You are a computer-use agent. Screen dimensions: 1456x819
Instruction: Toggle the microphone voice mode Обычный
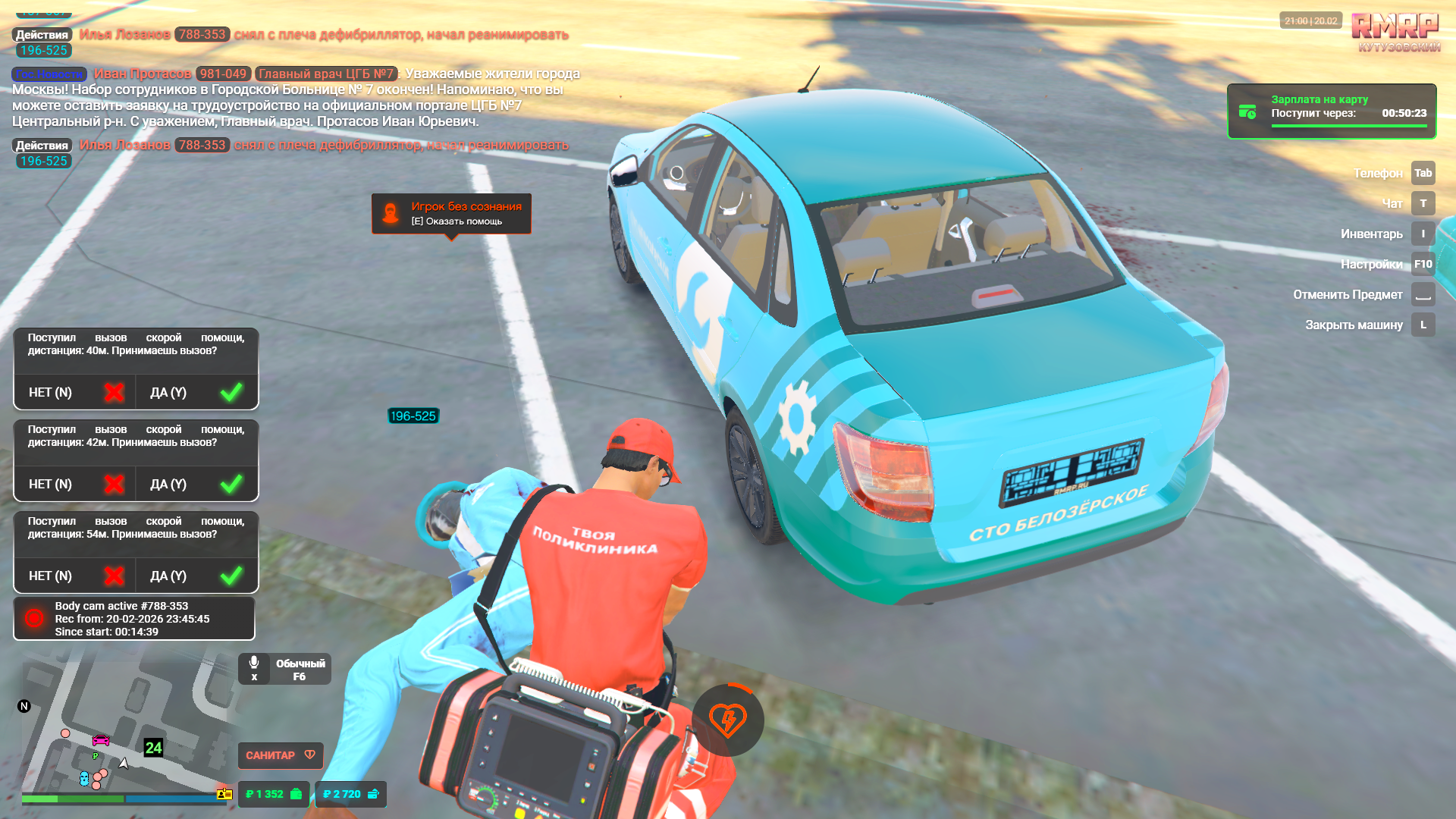(284, 669)
